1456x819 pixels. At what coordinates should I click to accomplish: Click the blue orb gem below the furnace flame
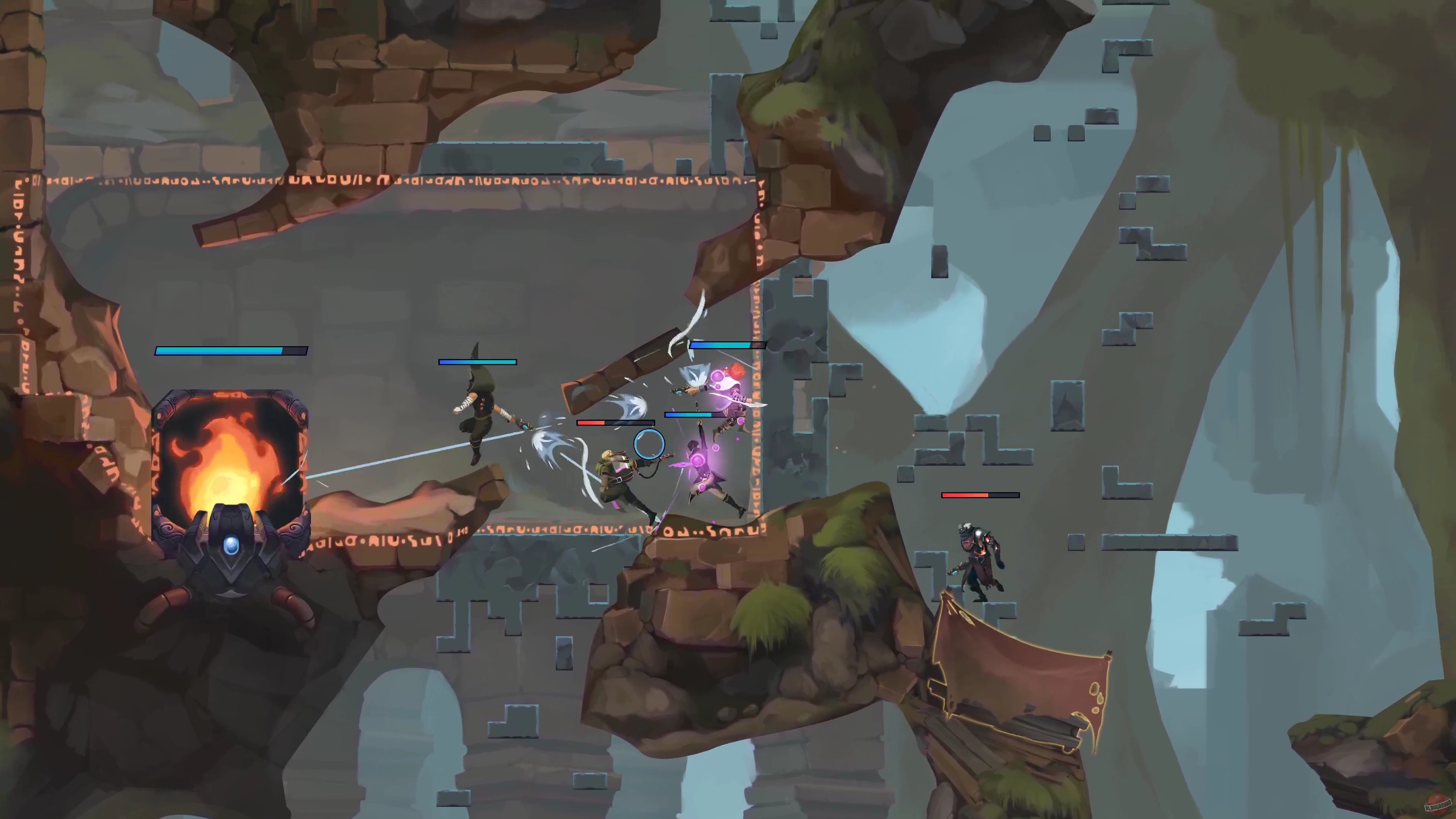(x=231, y=544)
